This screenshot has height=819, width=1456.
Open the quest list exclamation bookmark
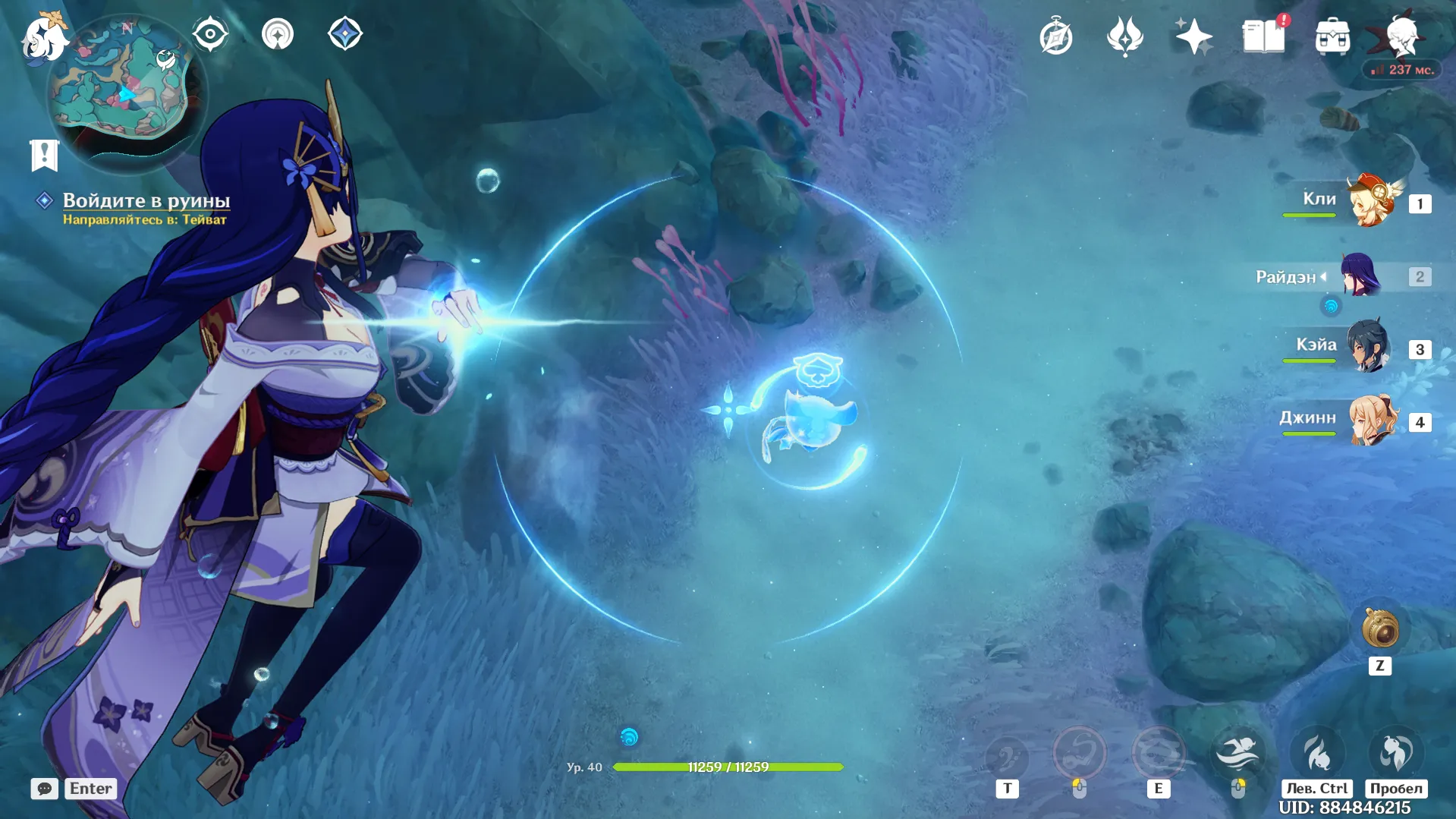point(44,155)
